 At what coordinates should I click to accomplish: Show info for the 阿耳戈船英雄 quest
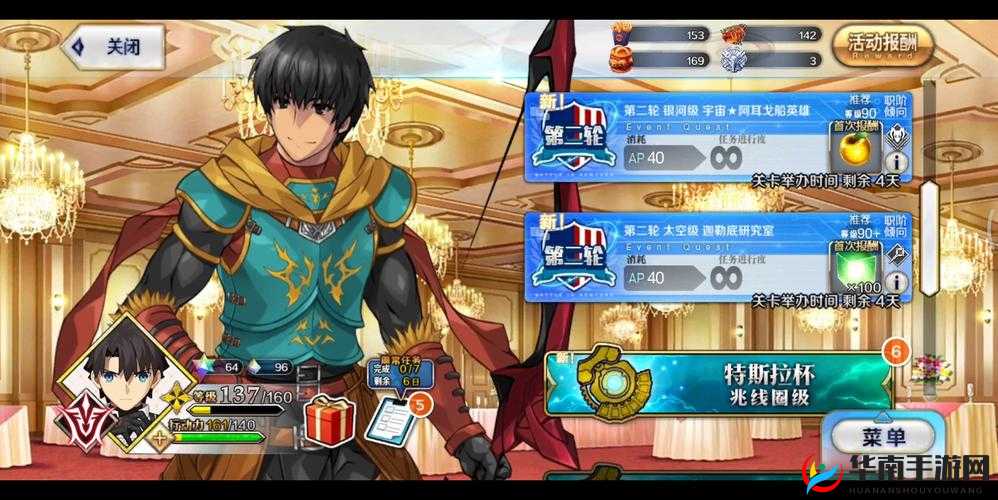coord(897,160)
